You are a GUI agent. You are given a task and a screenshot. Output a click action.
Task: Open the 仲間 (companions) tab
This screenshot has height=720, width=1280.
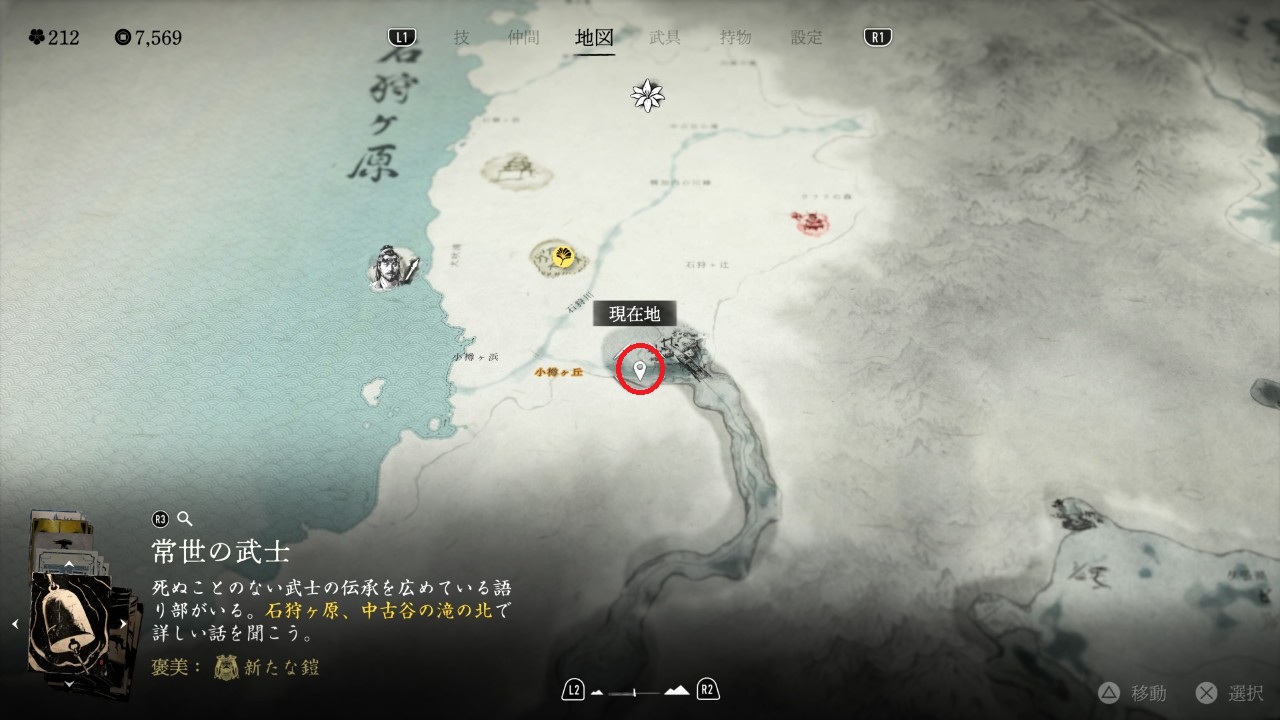522,38
